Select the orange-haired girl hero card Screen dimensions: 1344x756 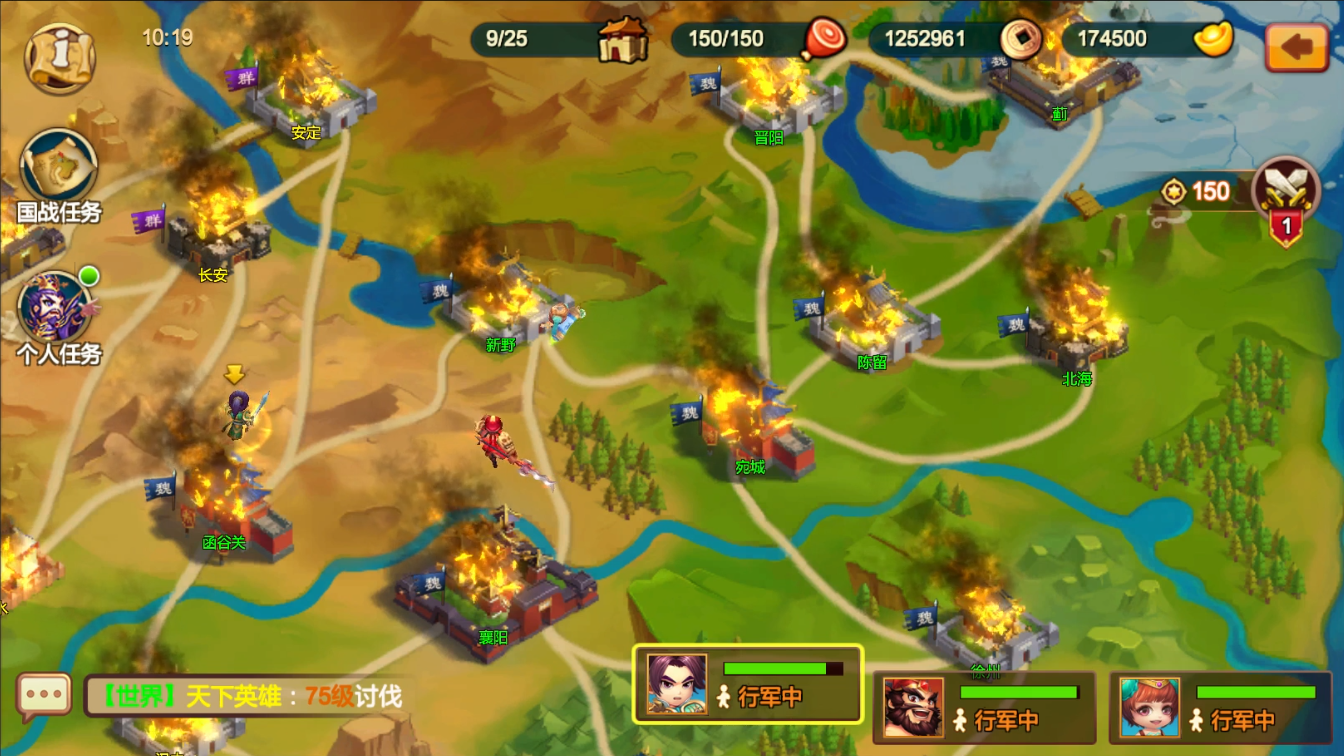tap(1221, 706)
